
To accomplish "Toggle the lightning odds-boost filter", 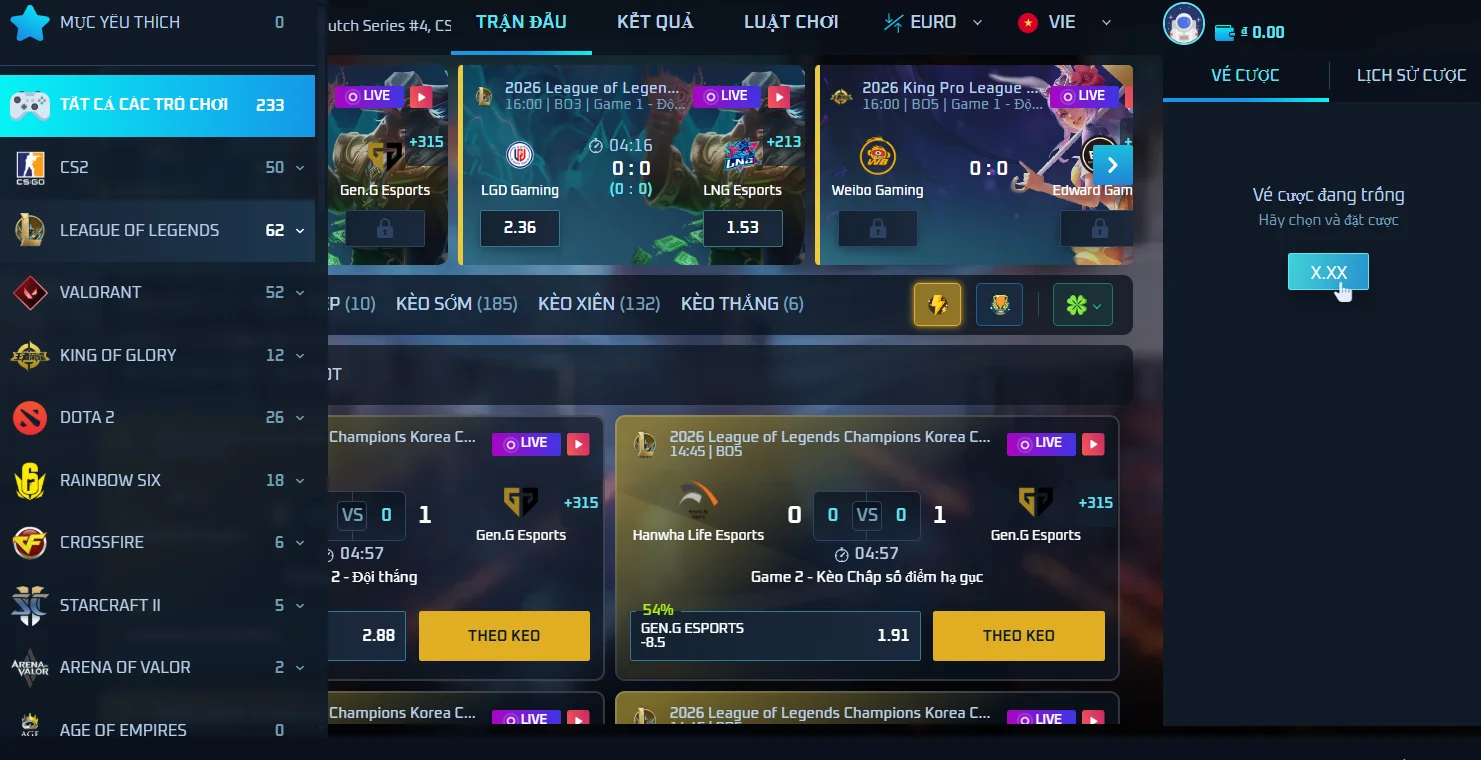I will (936, 304).
